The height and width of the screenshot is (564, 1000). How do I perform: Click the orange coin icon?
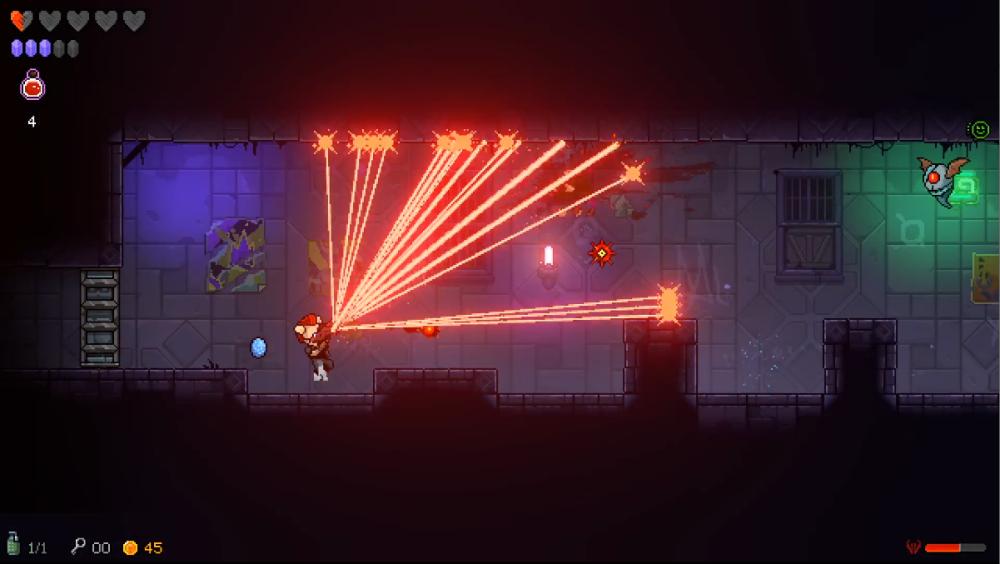click(x=129, y=547)
